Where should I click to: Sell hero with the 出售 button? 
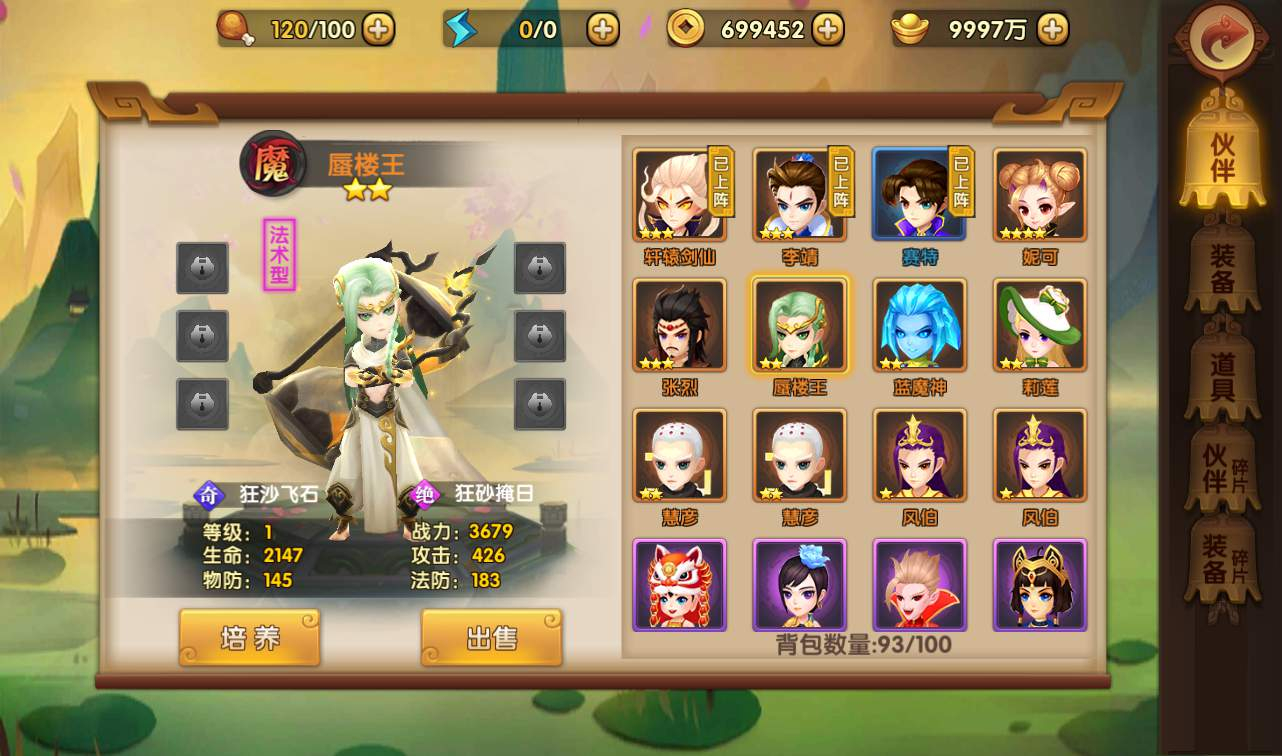(x=491, y=637)
